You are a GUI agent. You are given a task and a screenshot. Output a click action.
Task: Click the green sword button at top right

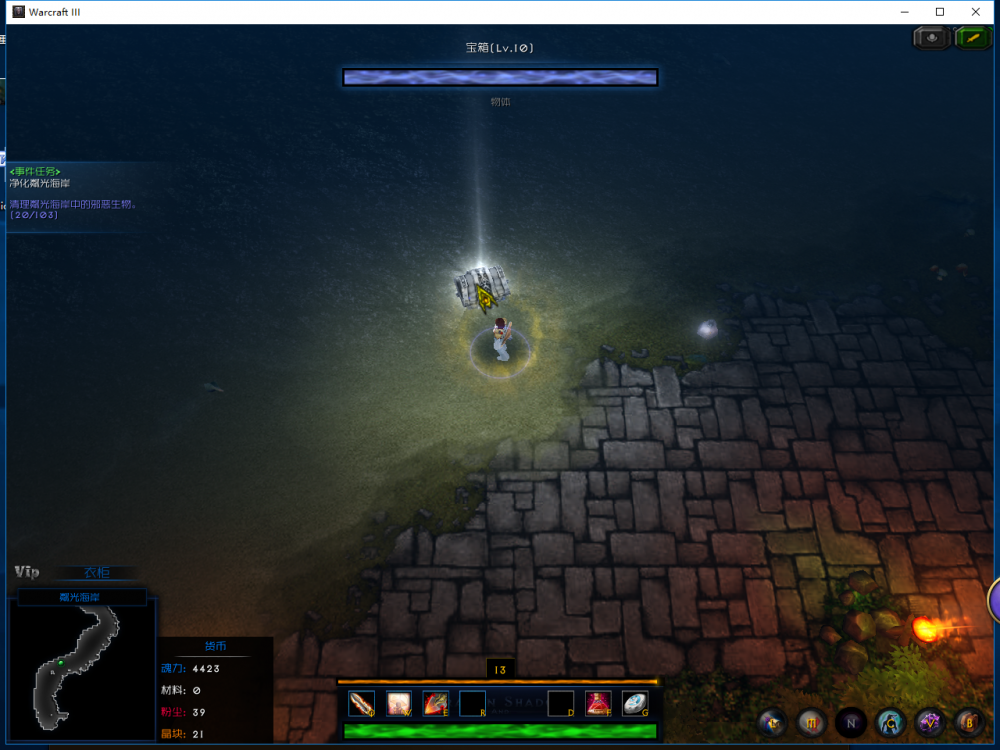point(972,38)
